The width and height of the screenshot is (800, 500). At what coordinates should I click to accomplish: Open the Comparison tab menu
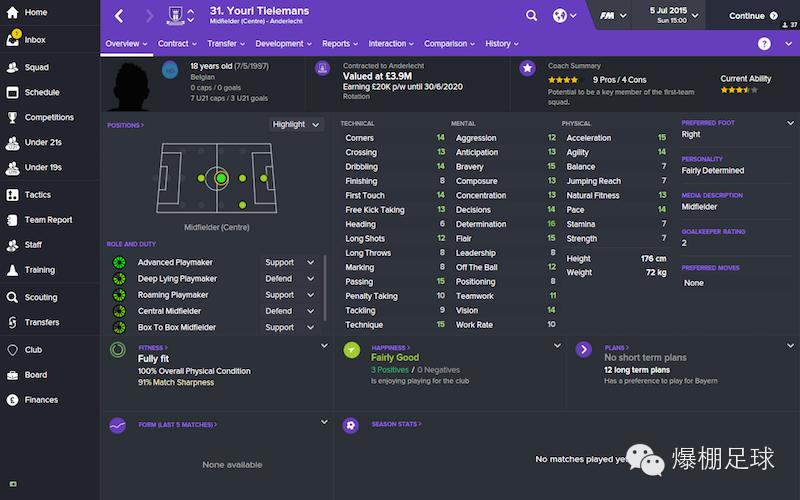point(449,44)
